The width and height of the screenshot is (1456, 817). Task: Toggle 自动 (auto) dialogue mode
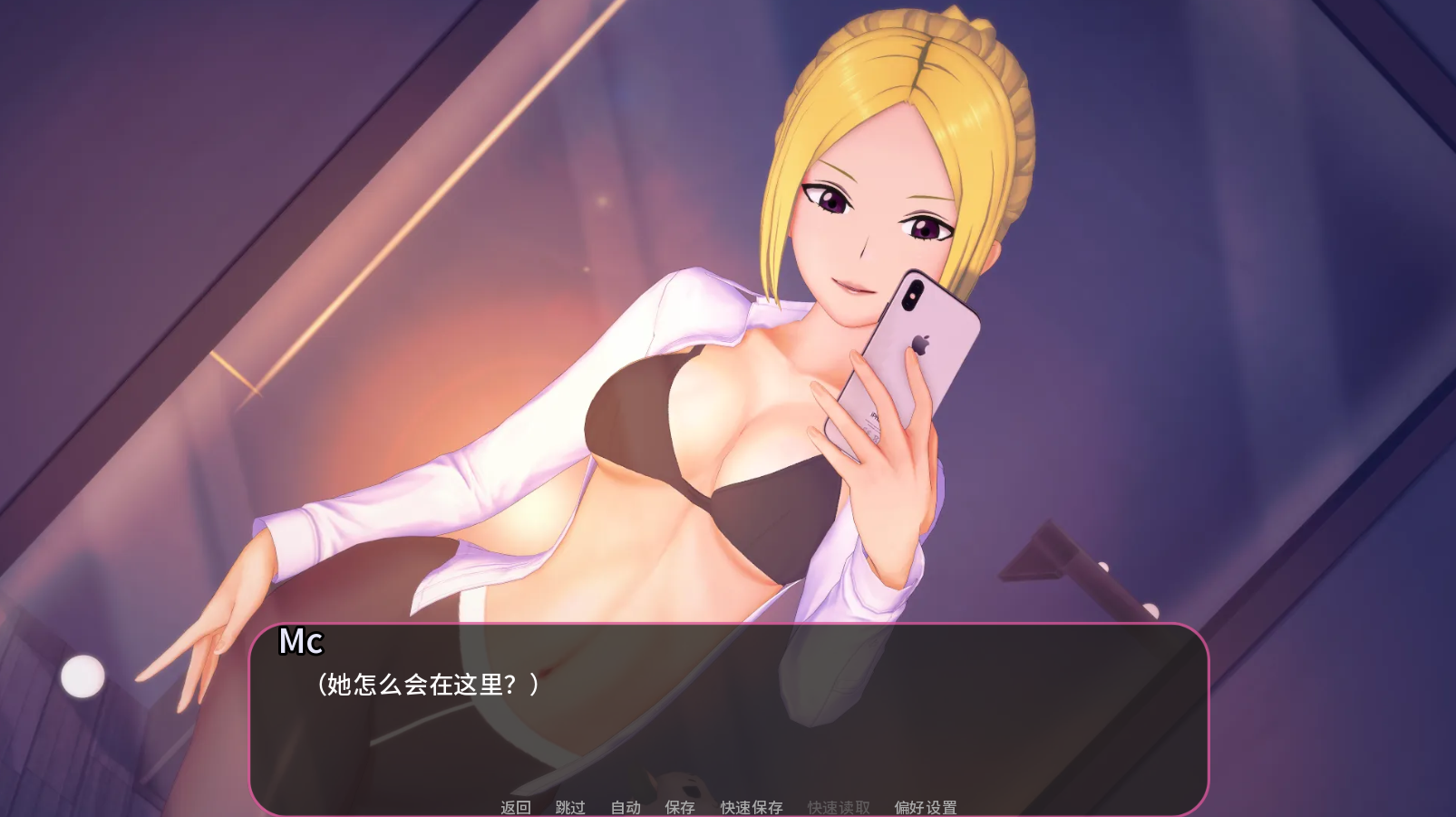pyautogui.click(x=625, y=807)
